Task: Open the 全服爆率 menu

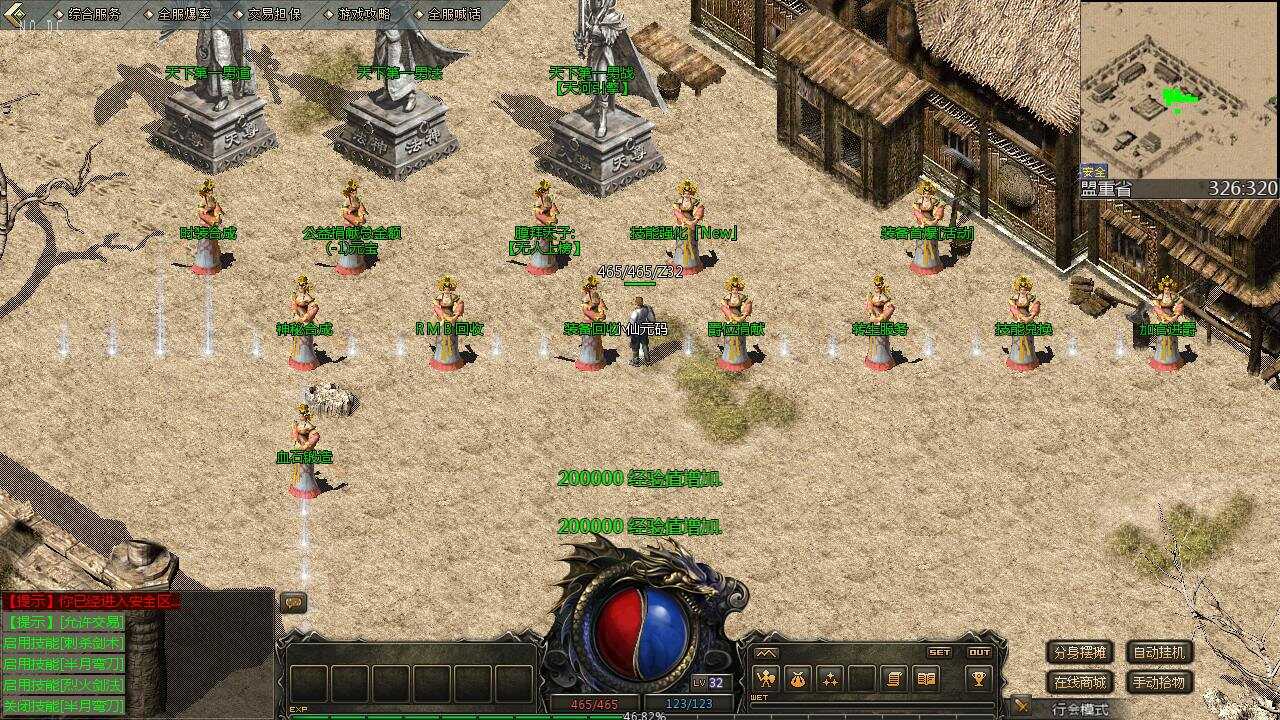Action: (x=183, y=14)
